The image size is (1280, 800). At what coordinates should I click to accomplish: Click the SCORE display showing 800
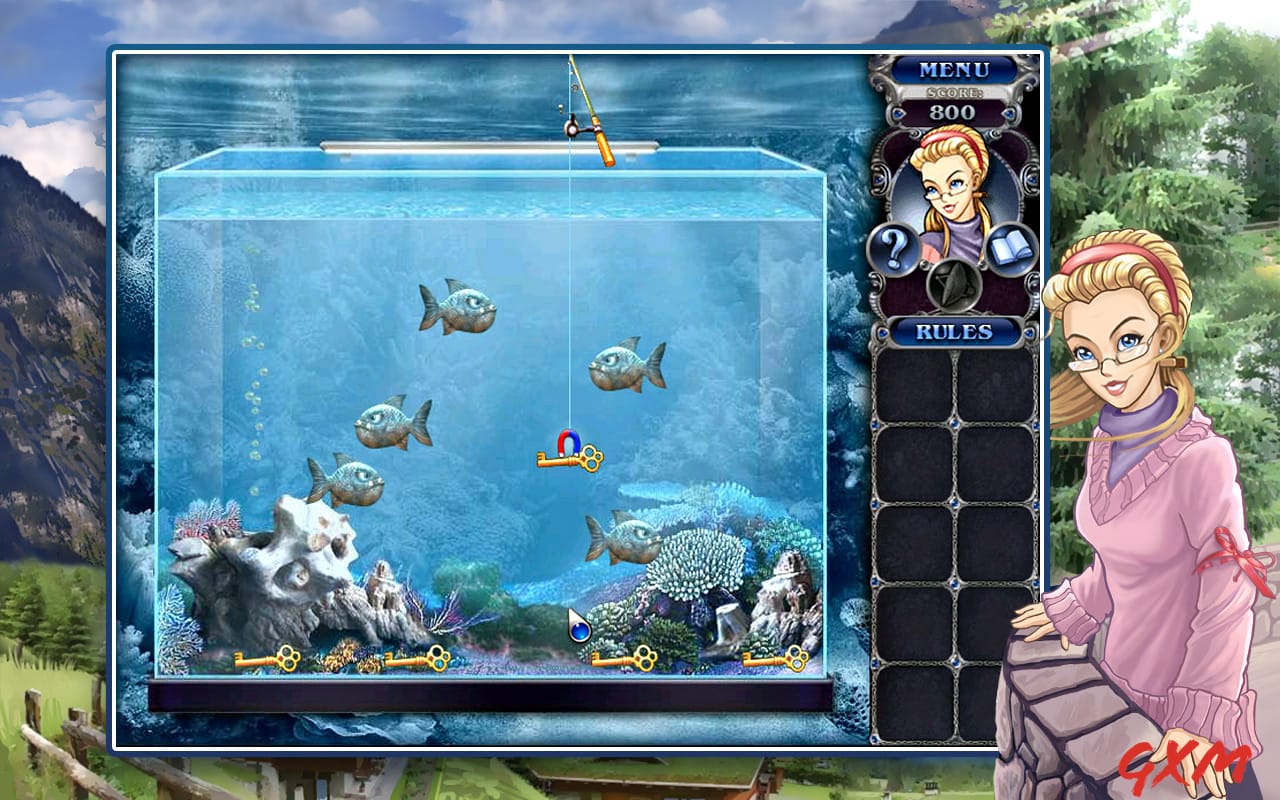click(x=953, y=105)
